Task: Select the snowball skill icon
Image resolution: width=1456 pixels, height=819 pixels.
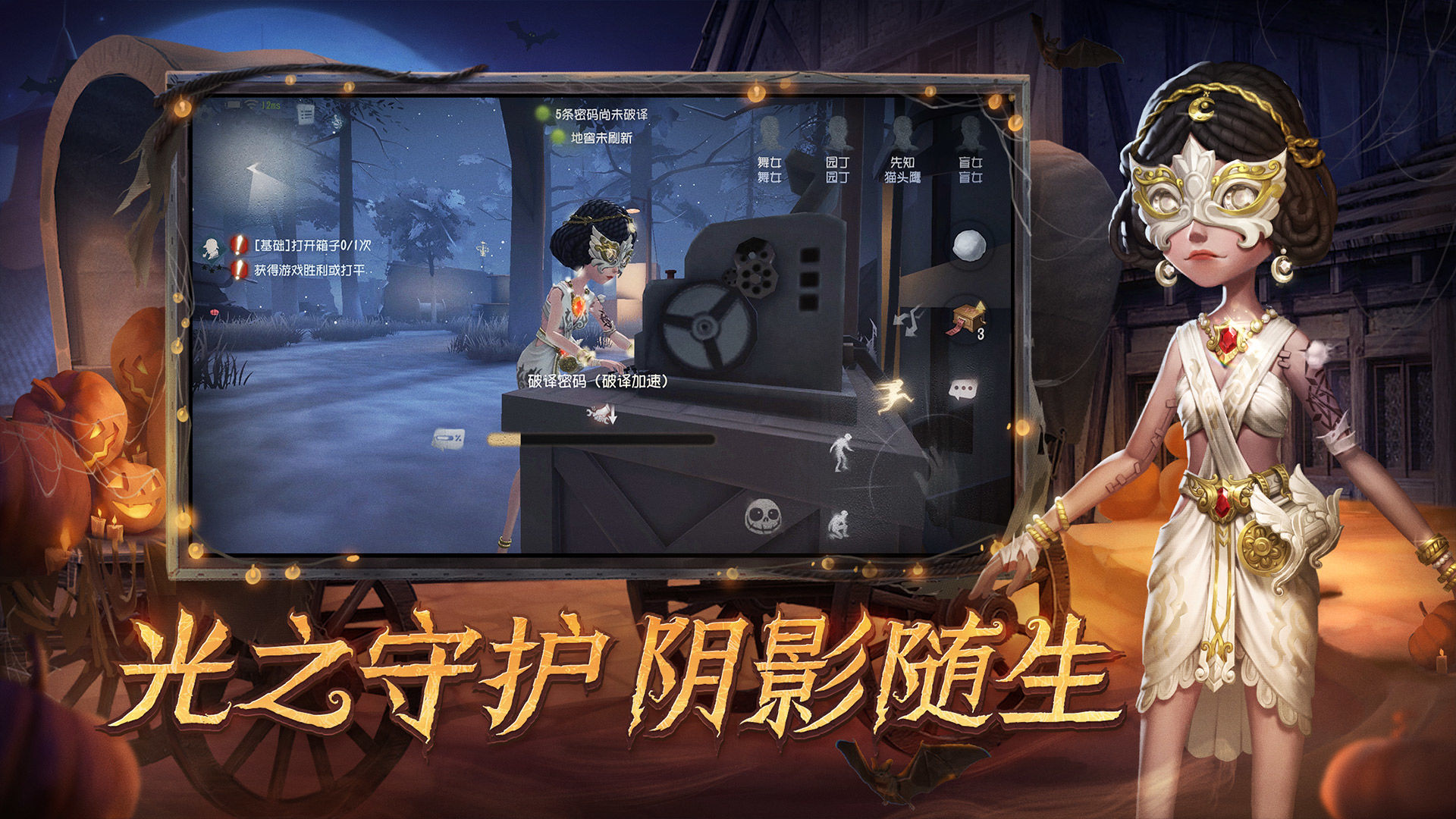Action: coord(969,245)
